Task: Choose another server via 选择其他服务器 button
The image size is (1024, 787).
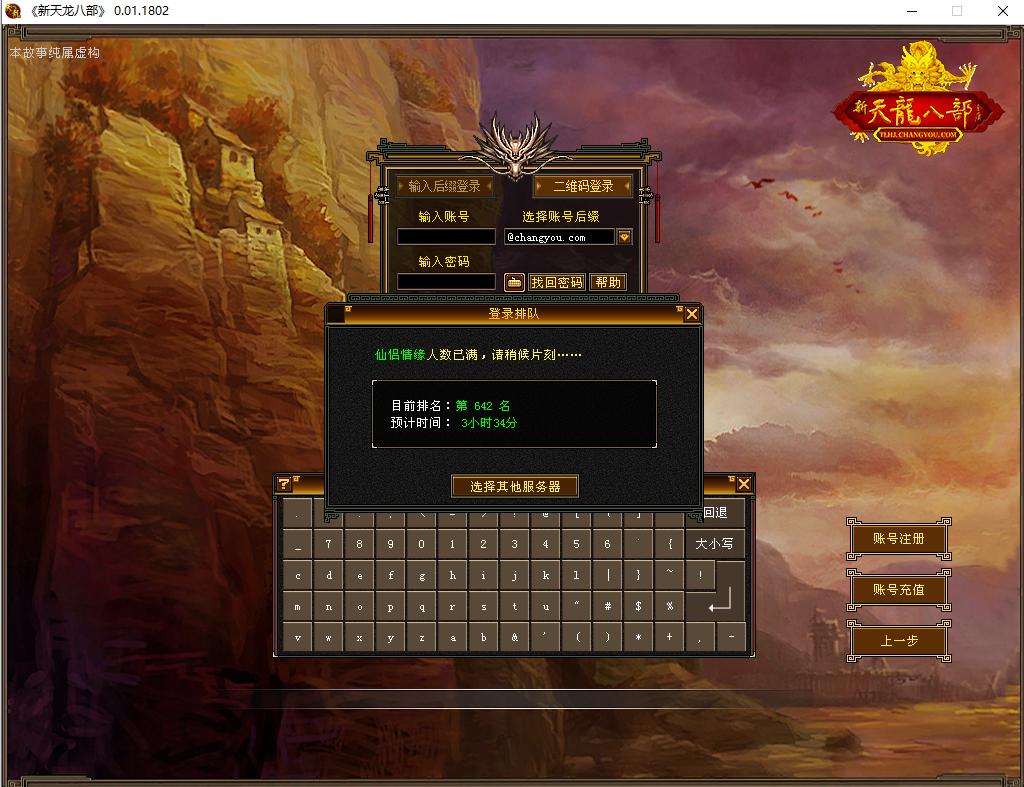Action: point(514,486)
